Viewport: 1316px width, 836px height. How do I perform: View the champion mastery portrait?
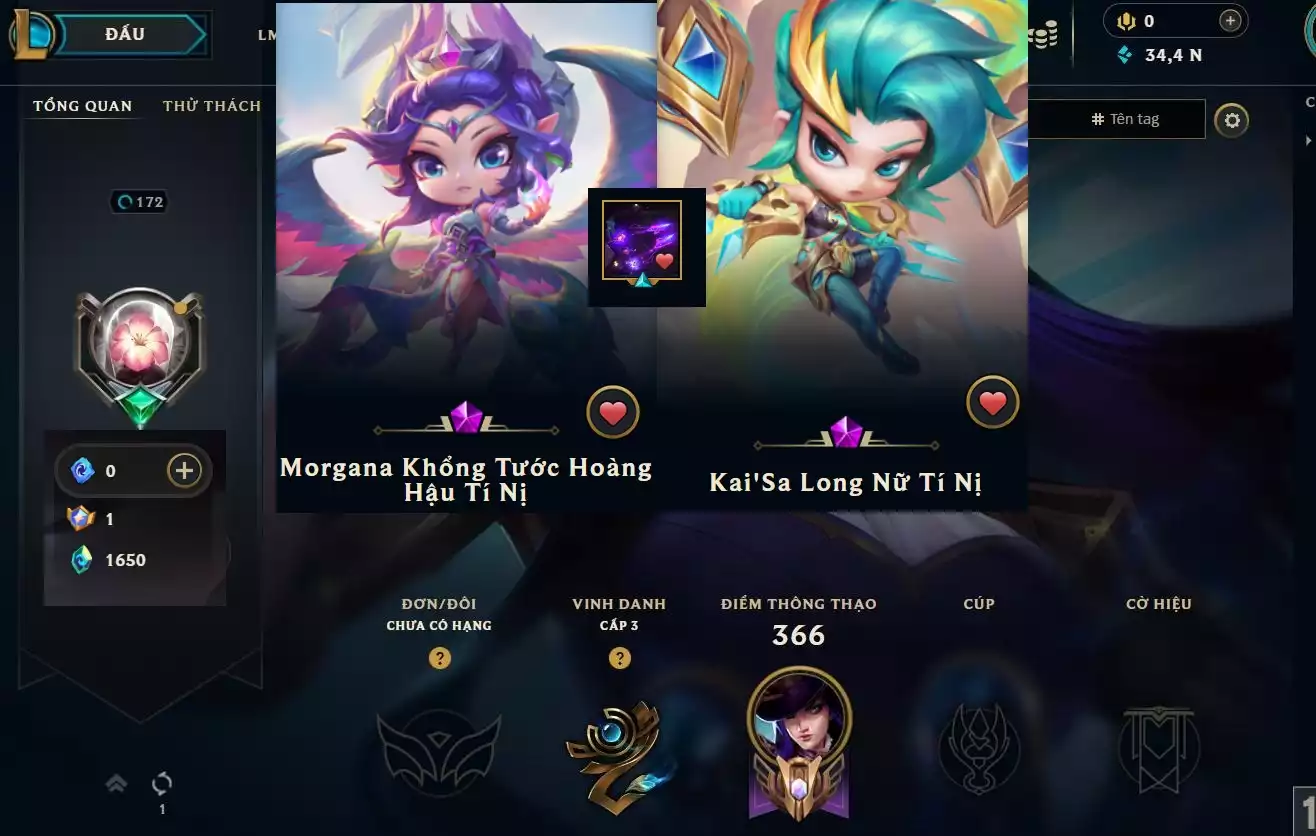(799, 720)
